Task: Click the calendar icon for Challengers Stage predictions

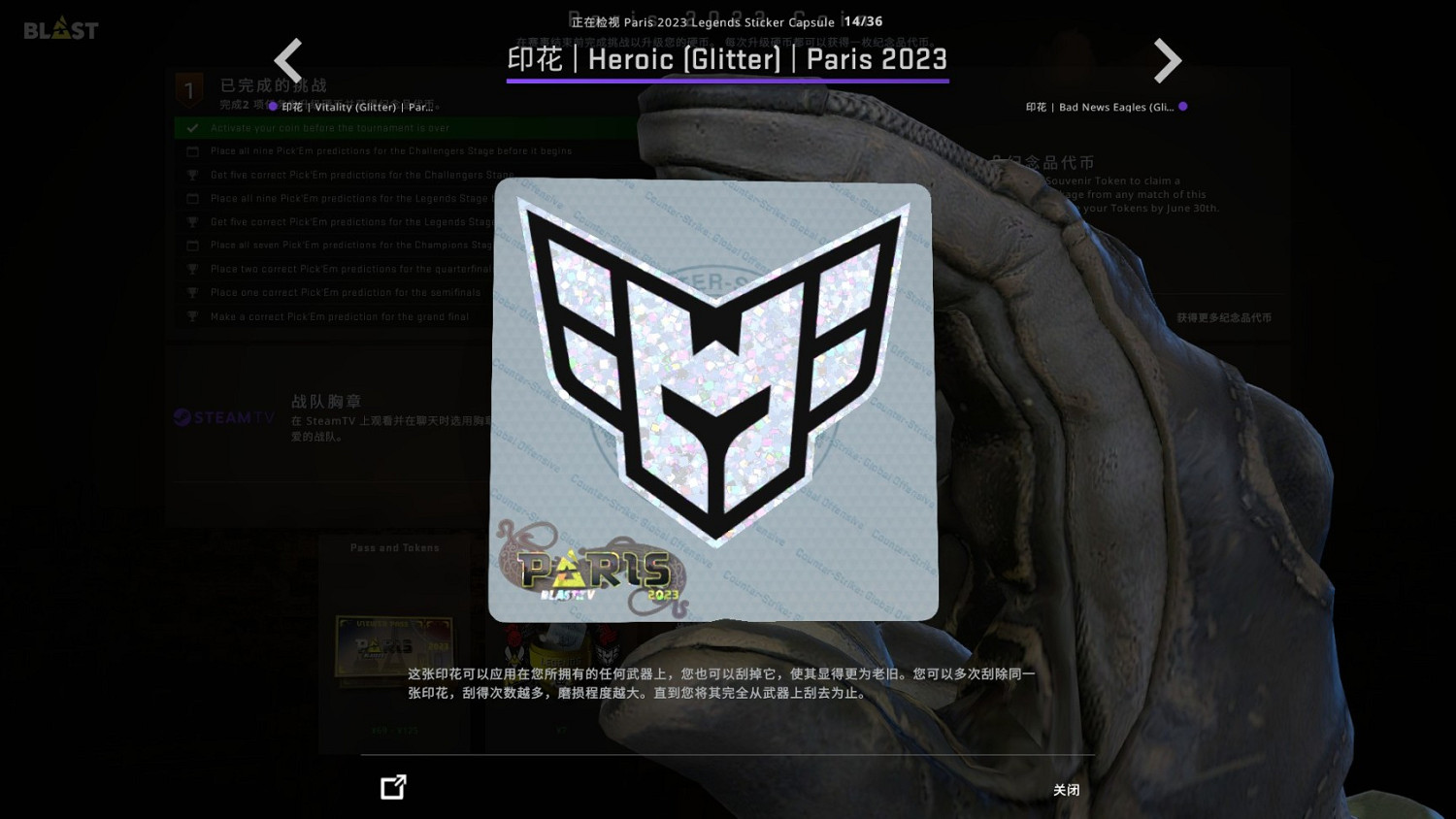Action: pyautogui.click(x=192, y=150)
